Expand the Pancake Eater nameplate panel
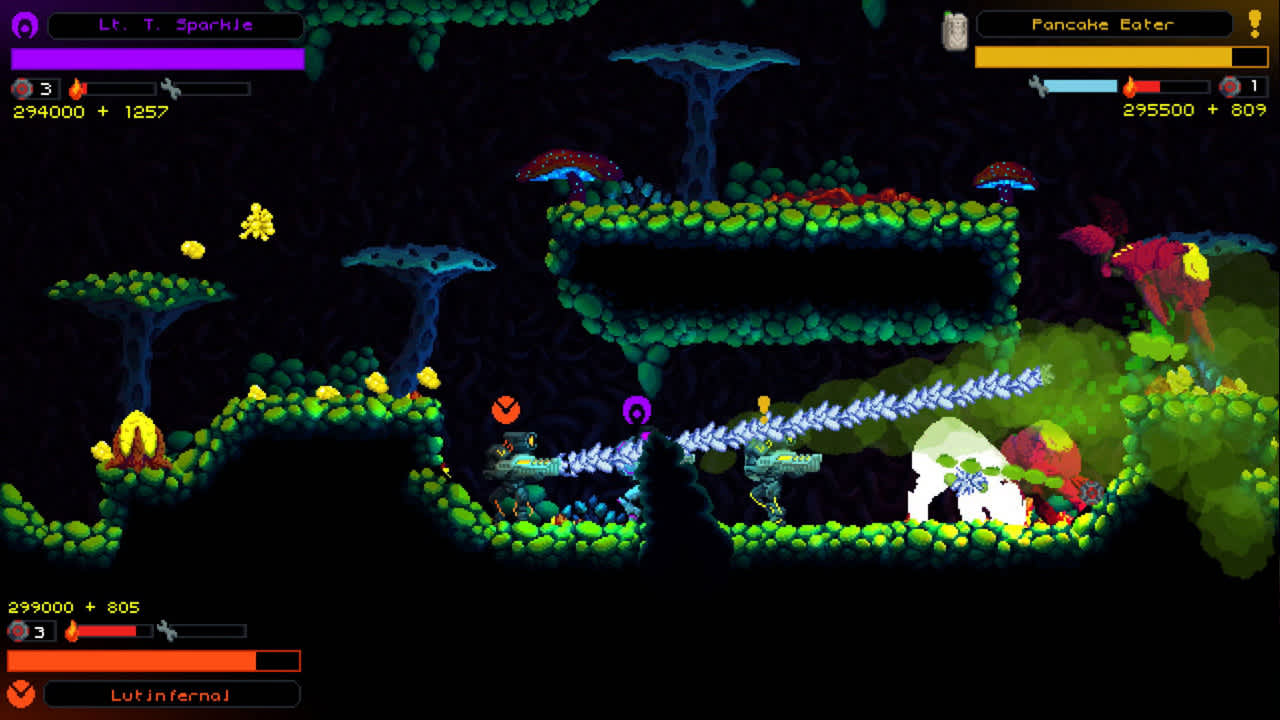Screen dimensions: 1280x720 tap(1105, 25)
